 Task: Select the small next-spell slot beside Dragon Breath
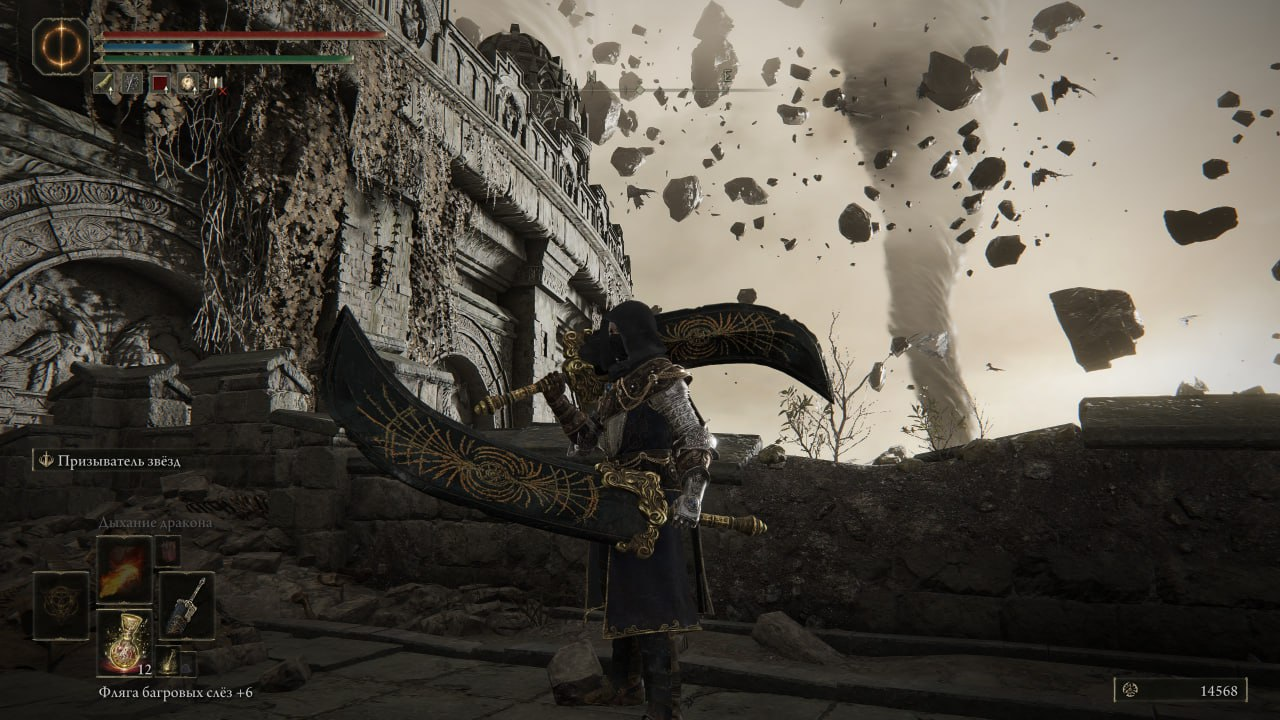(x=167, y=551)
